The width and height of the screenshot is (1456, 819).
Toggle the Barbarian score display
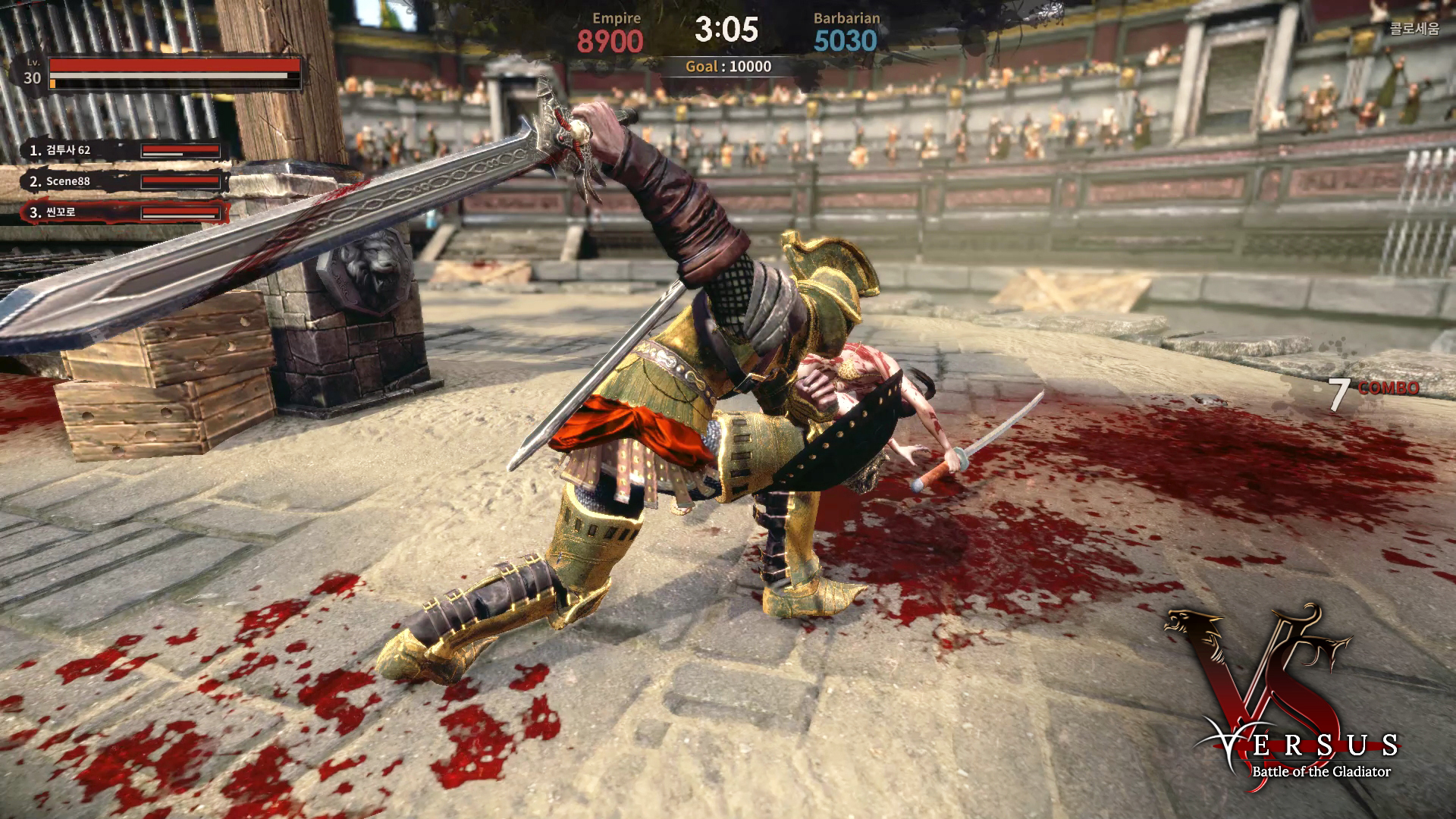[x=846, y=39]
